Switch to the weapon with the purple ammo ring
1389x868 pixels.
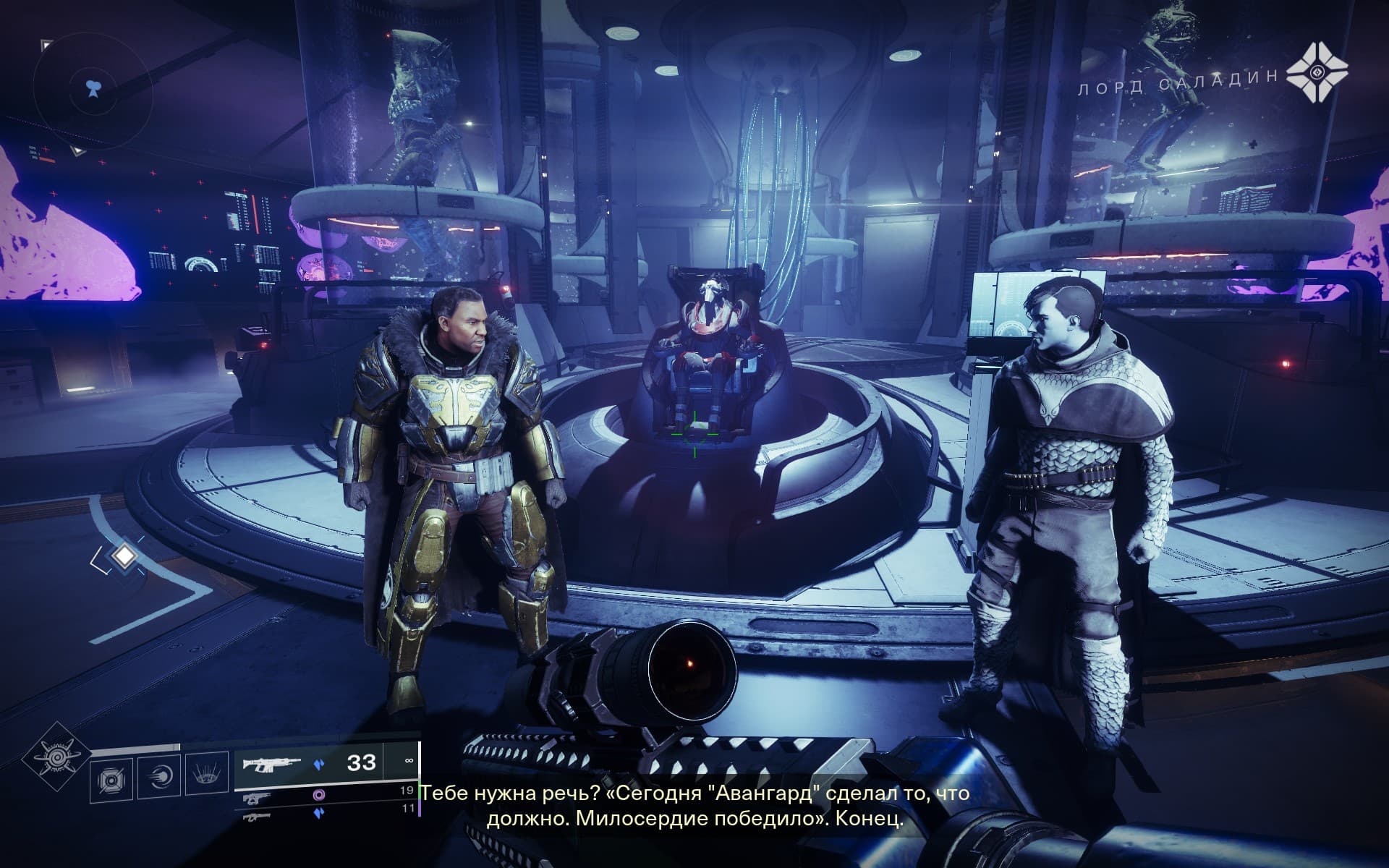[318, 794]
